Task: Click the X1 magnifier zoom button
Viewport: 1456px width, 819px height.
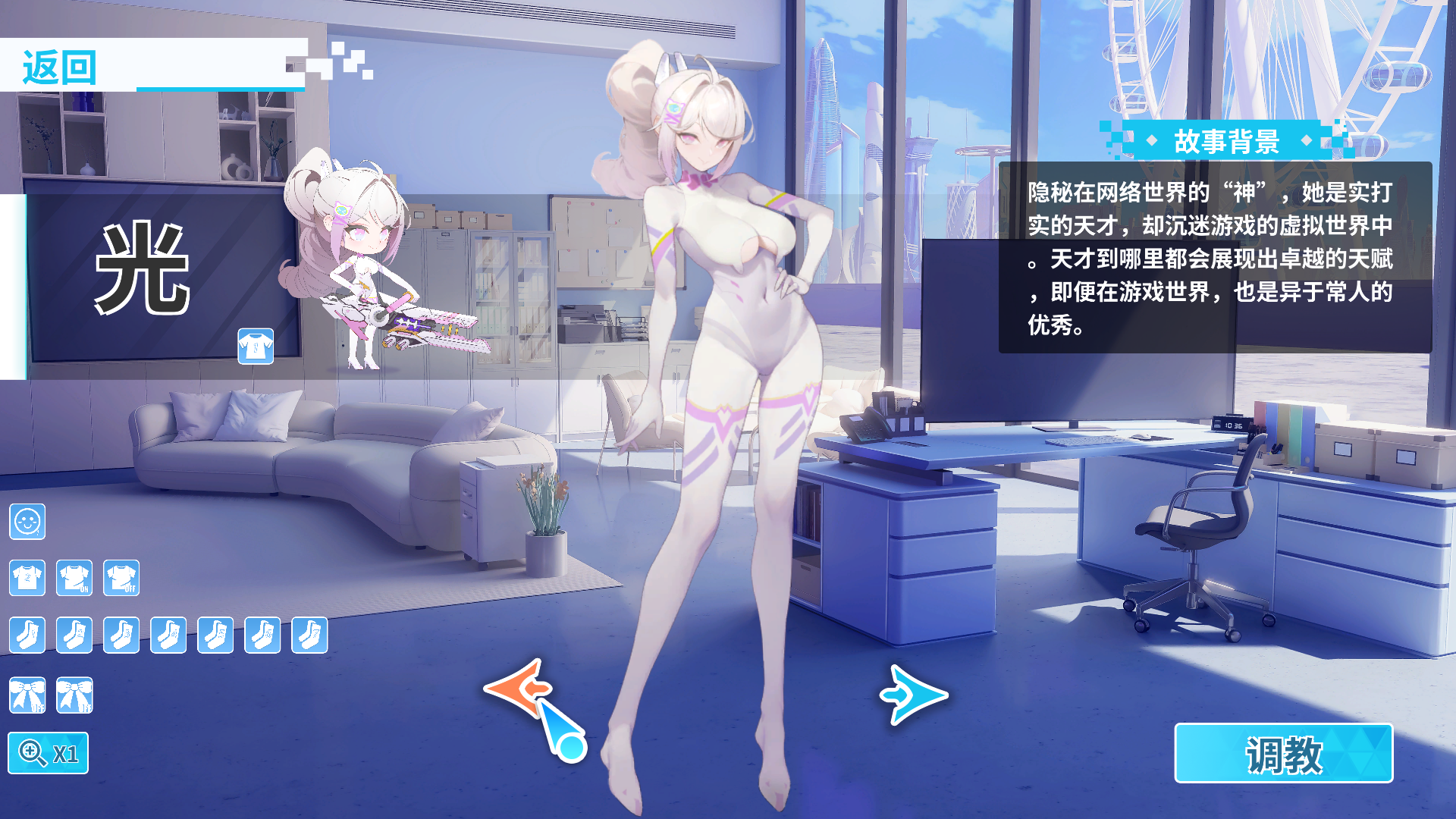Action: click(x=49, y=754)
